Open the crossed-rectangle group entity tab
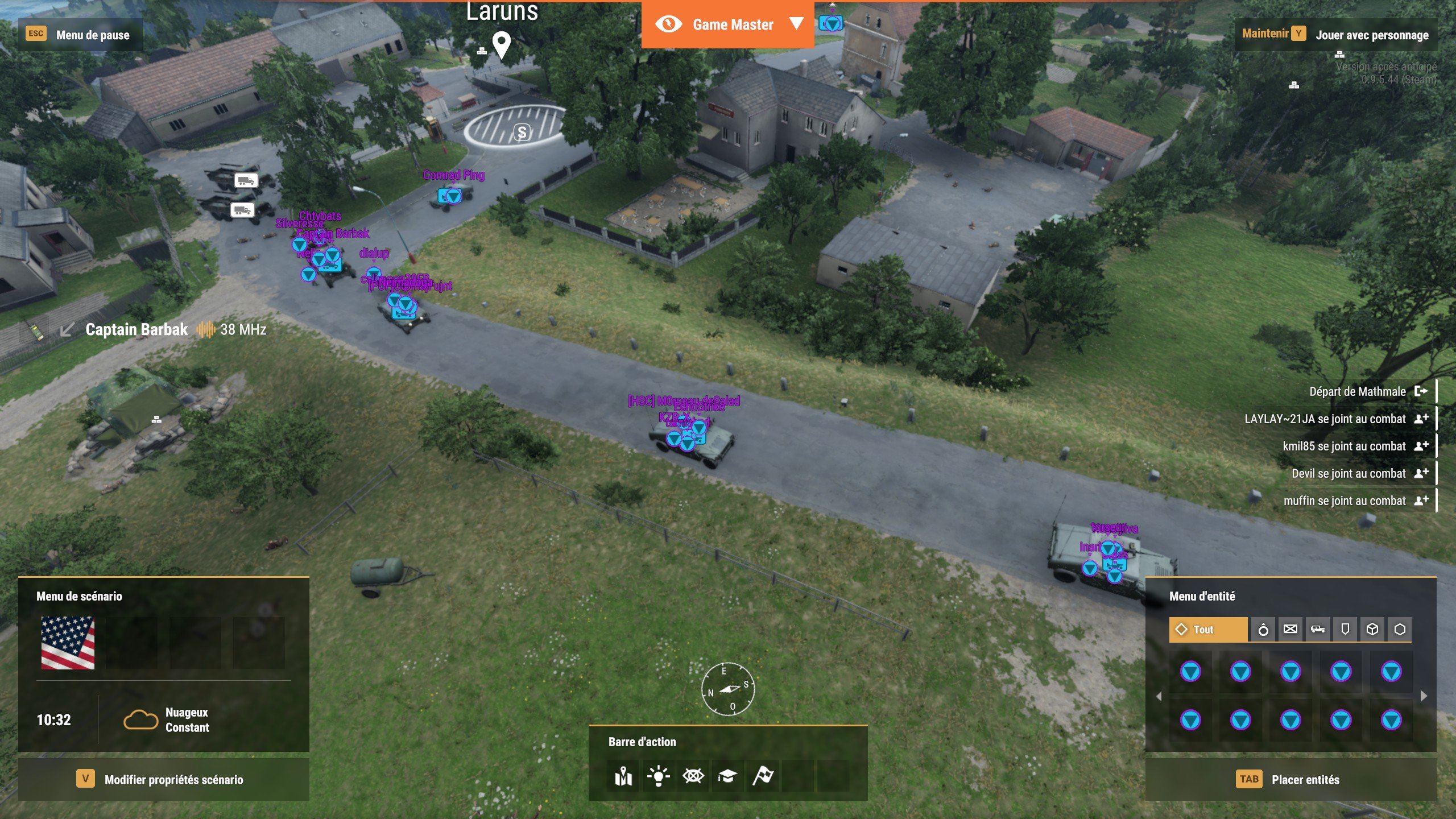1456x819 pixels. (1290, 630)
